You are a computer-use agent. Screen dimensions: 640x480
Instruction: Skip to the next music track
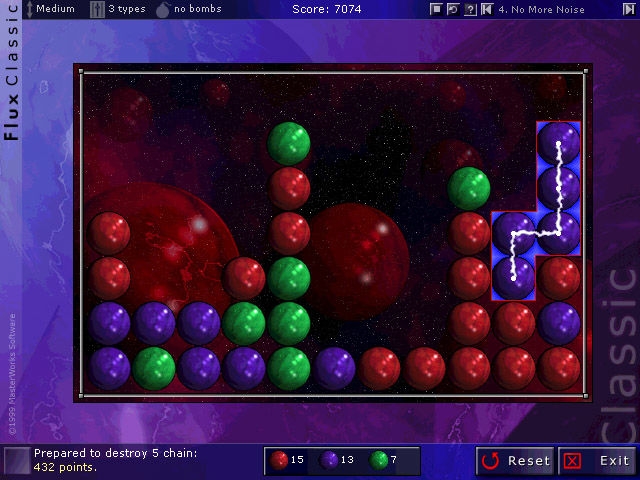point(627,9)
